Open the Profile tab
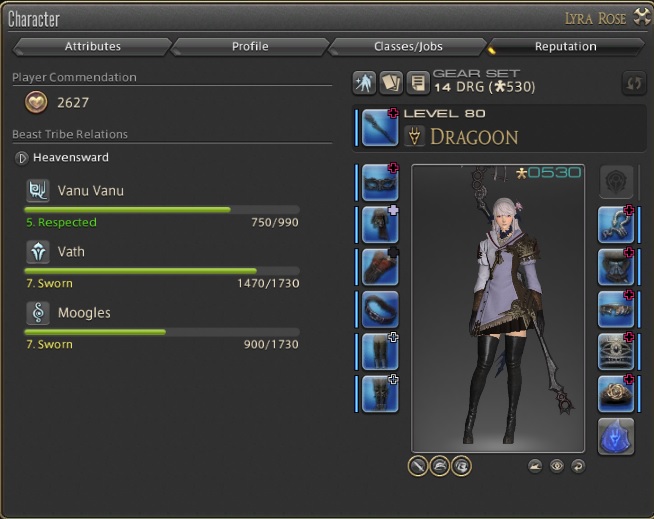 (x=249, y=47)
